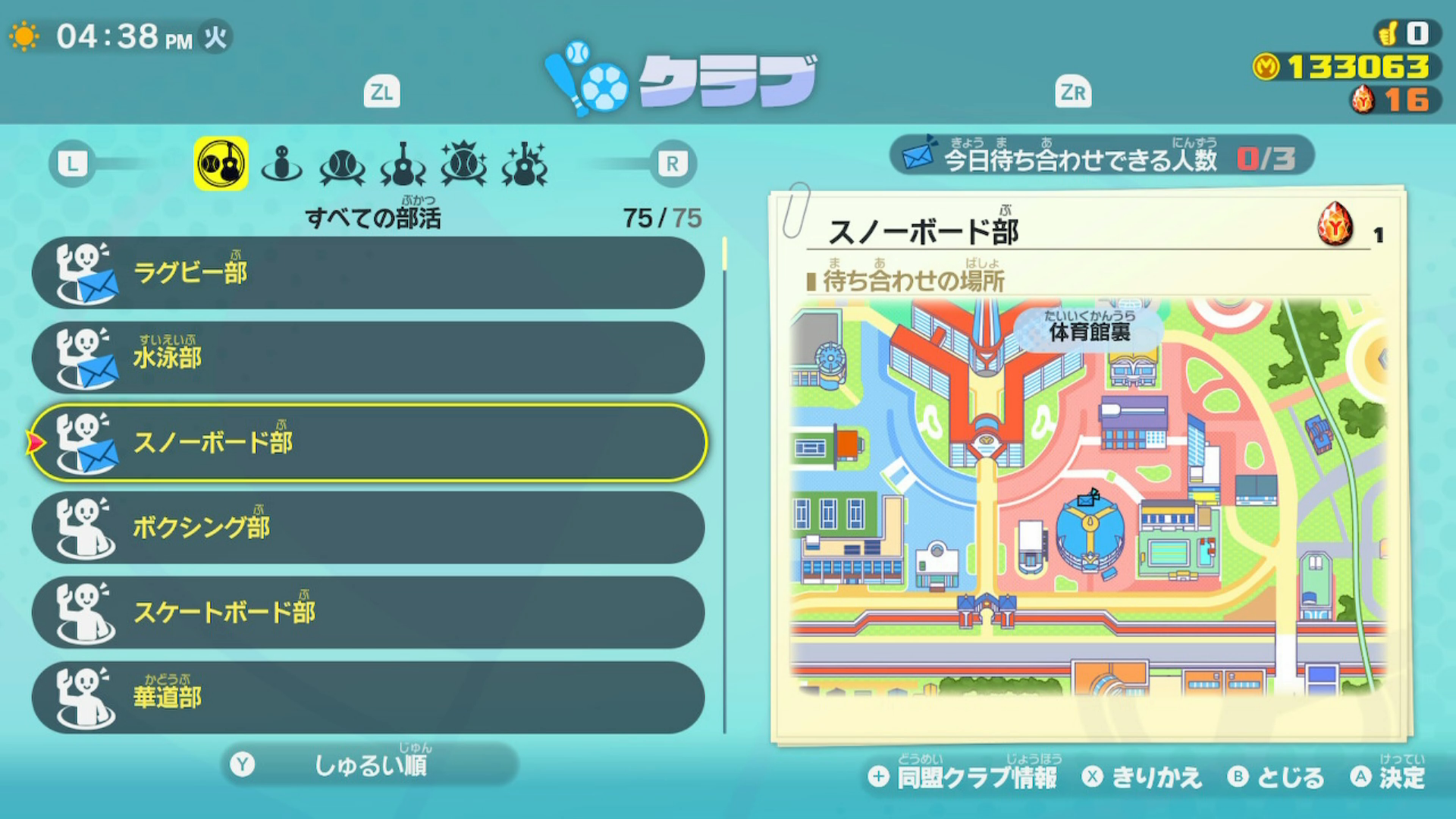Confirm selection with 決定
Screen dimensions: 1456x819
coord(1389,777)
